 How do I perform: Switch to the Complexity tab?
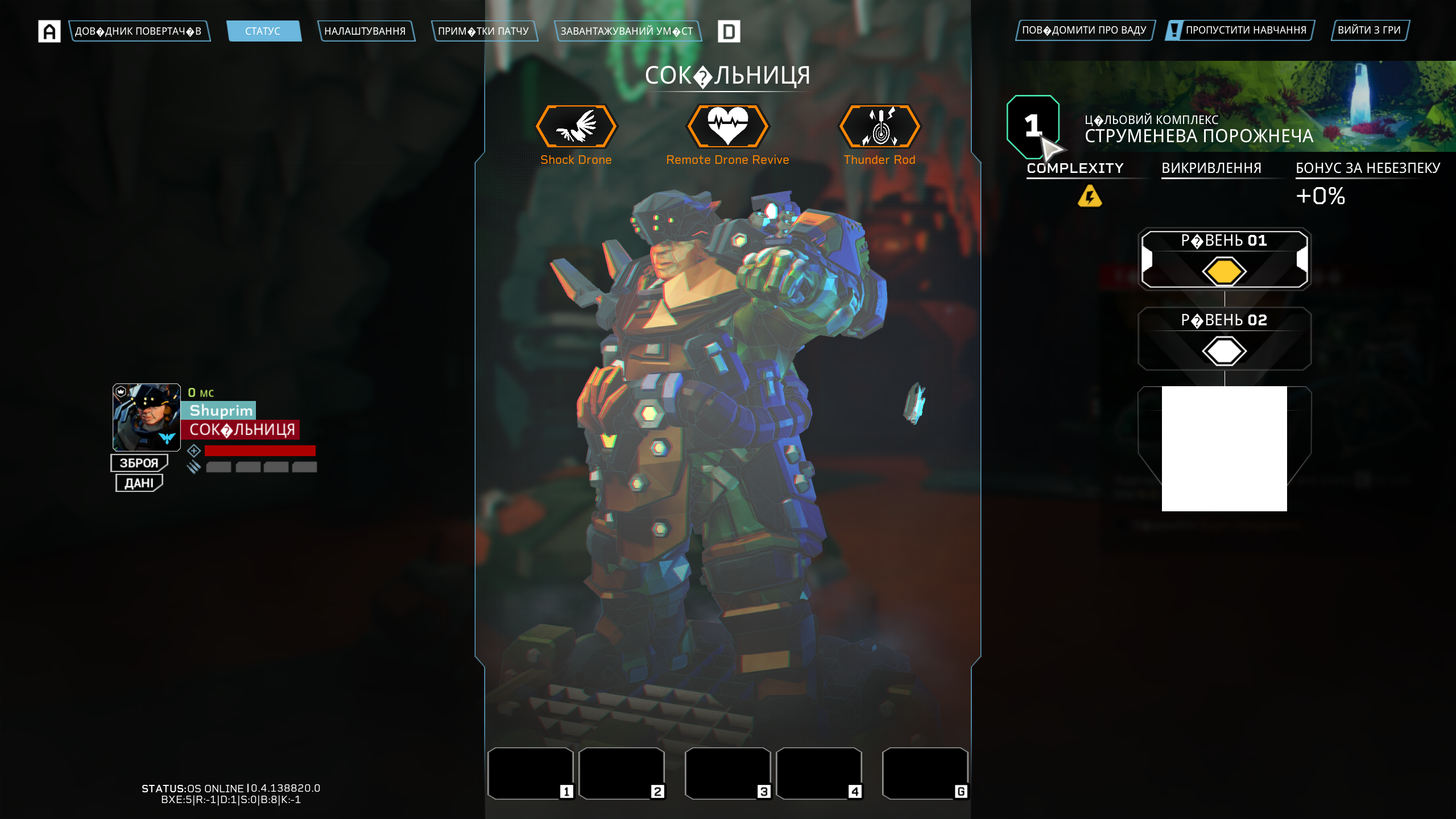click(1075, 168)
